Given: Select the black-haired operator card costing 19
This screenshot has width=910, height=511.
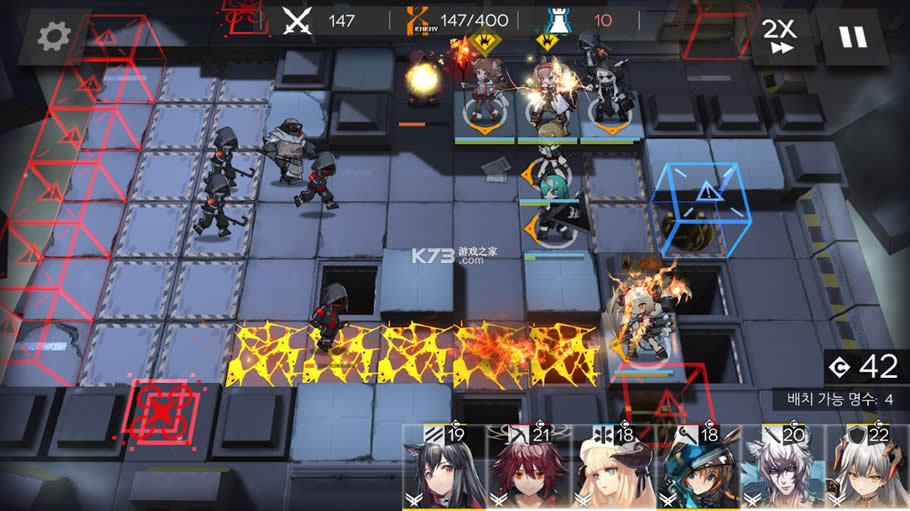Looking at the screenshot, I should [x=444, y=470].
